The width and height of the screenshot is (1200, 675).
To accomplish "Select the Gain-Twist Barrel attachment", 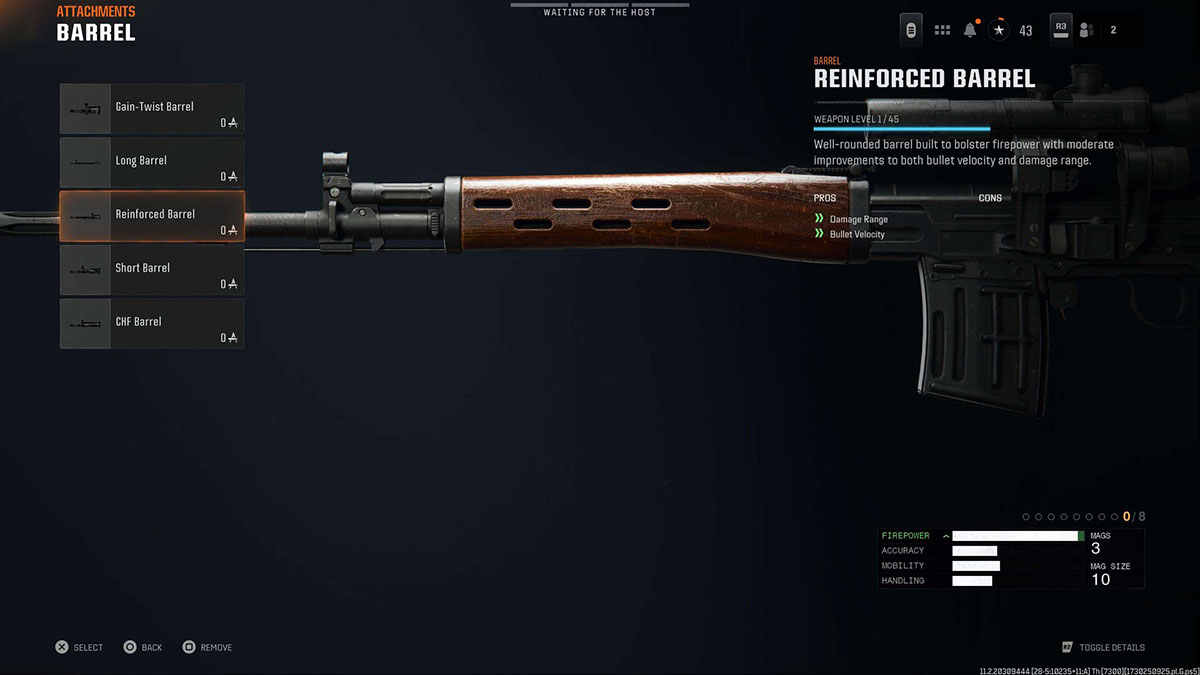I will click(x=152, y=108).
